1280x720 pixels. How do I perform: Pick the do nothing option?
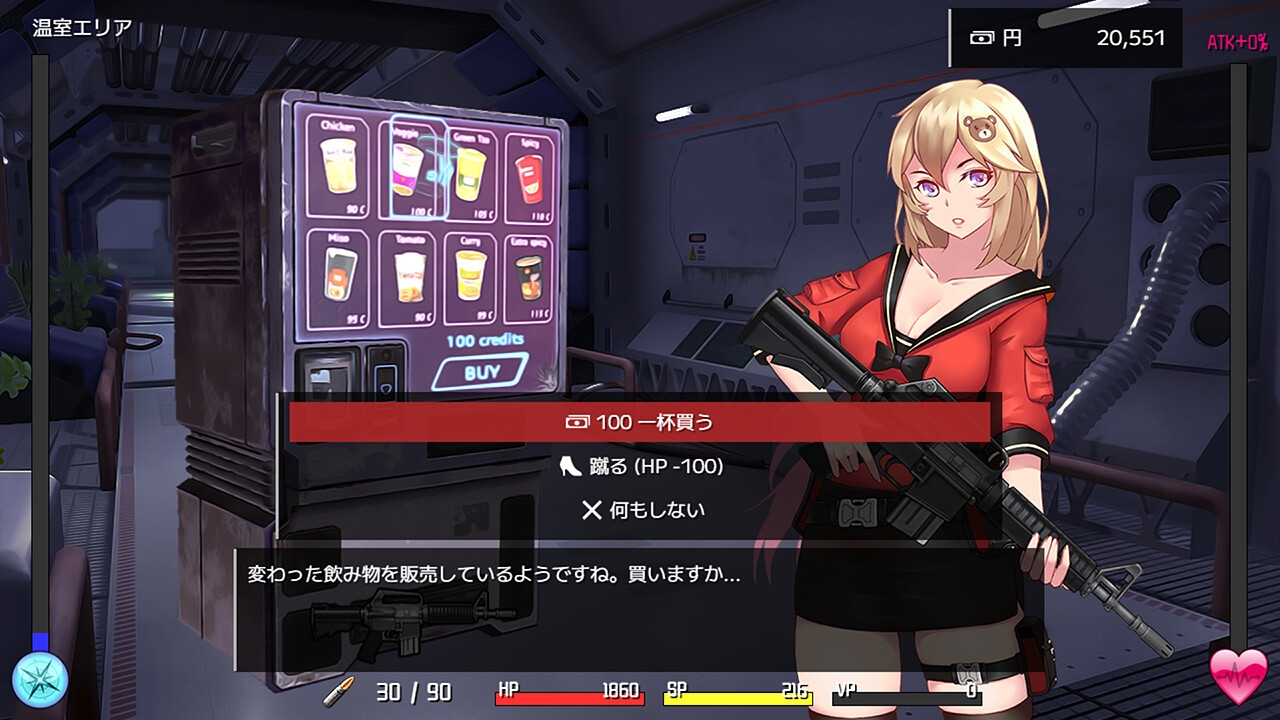pyautogui.click(x=642, y=510)
